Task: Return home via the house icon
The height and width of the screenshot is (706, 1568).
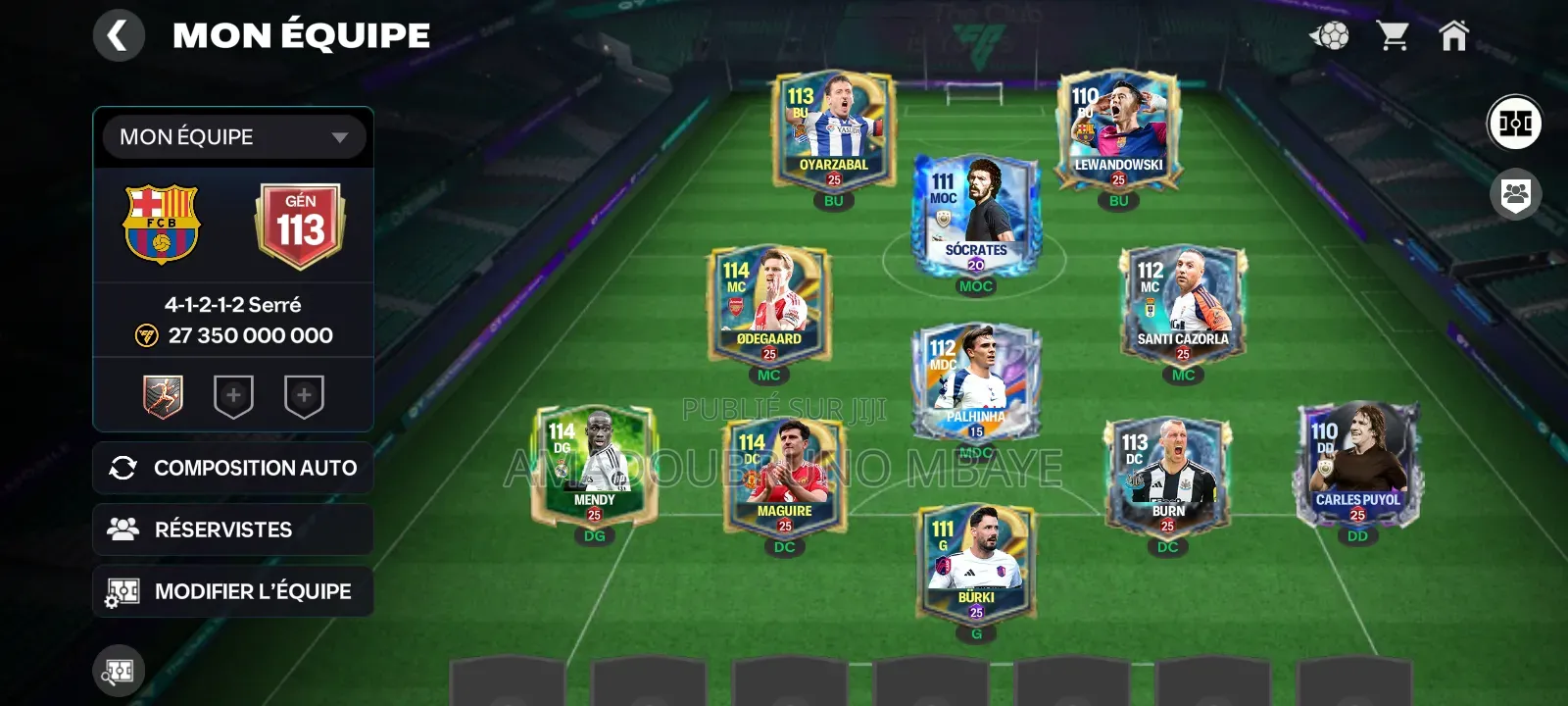Action: coord(1453,35)
